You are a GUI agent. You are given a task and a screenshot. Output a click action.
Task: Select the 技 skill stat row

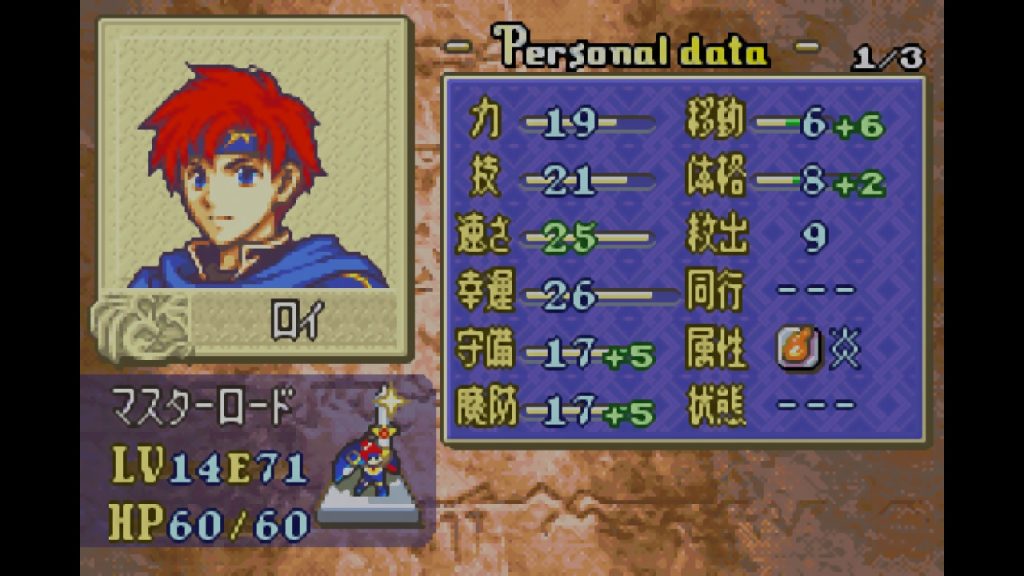559,181
